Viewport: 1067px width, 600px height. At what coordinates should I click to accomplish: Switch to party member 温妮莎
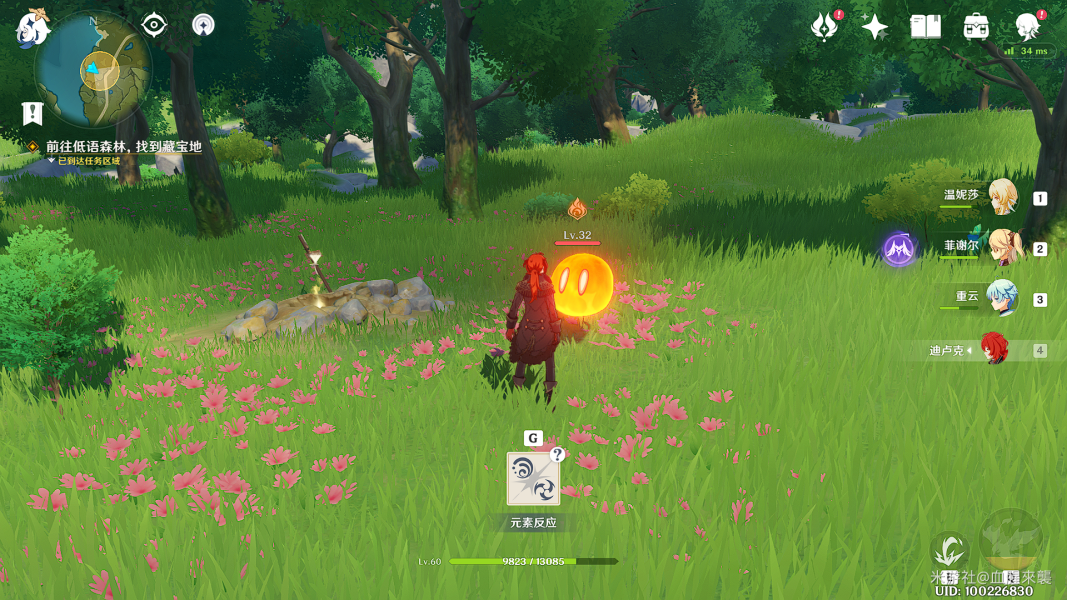pos(1002,197)
